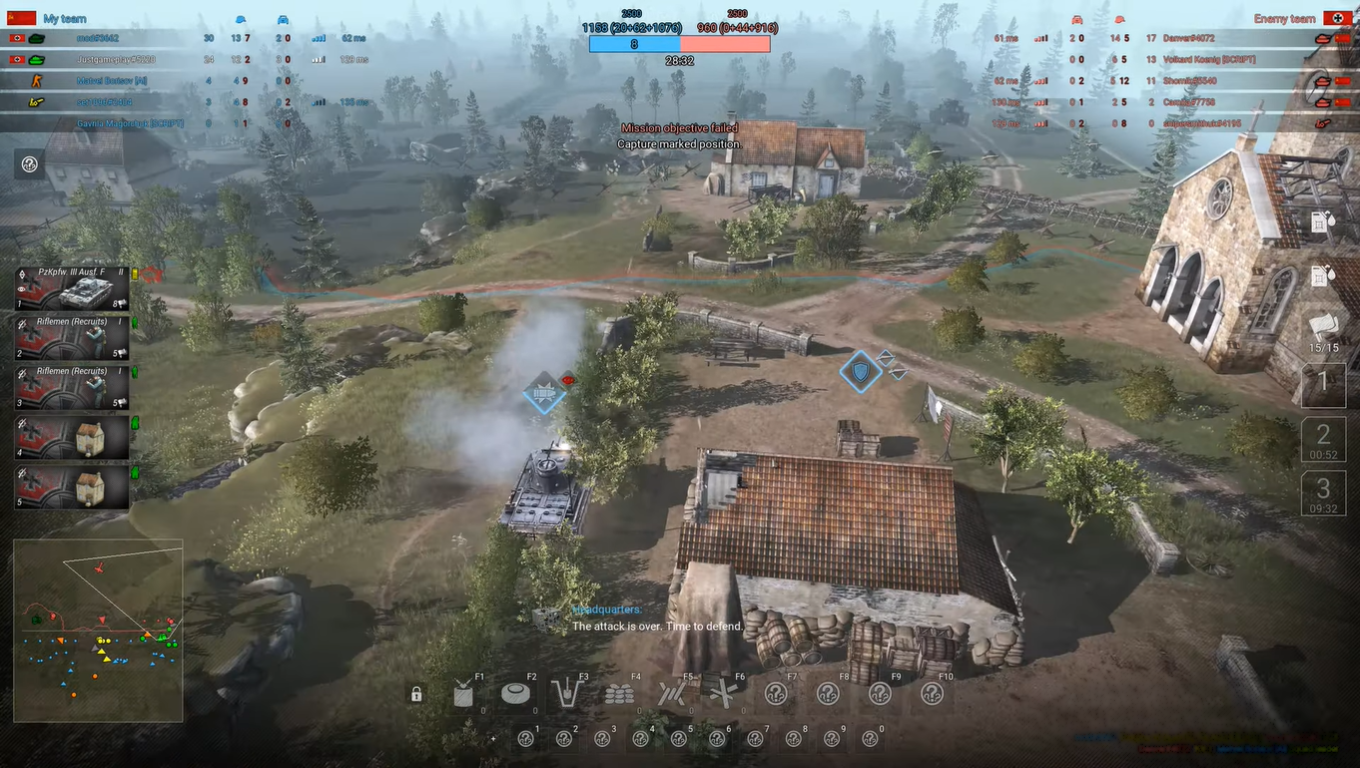Expand the My team player list header
Screen dimensions: 1360x768
point(63,18)
